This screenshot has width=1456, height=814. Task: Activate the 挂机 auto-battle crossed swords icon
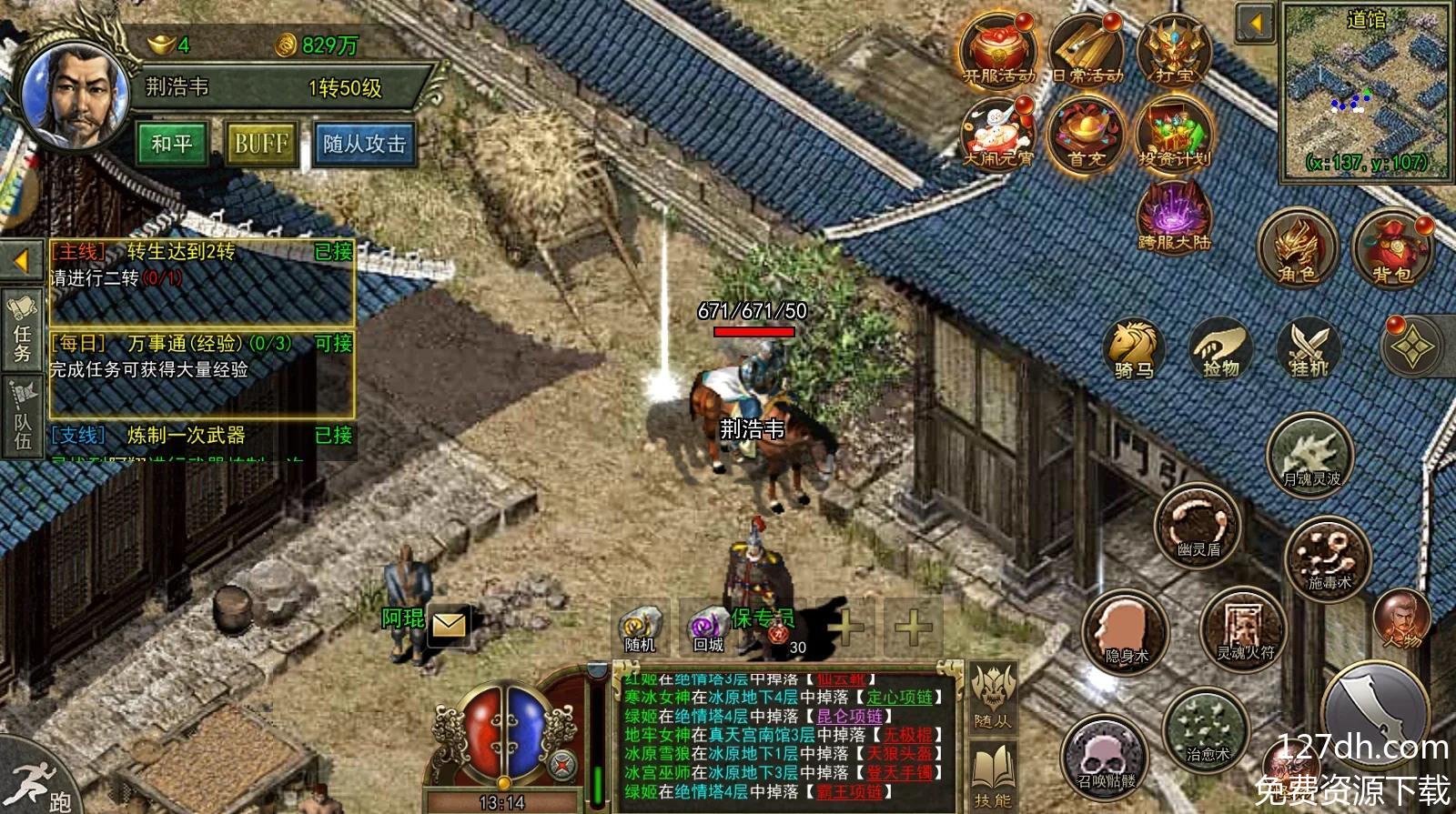pyautogui.click(x=1309, y=348)
